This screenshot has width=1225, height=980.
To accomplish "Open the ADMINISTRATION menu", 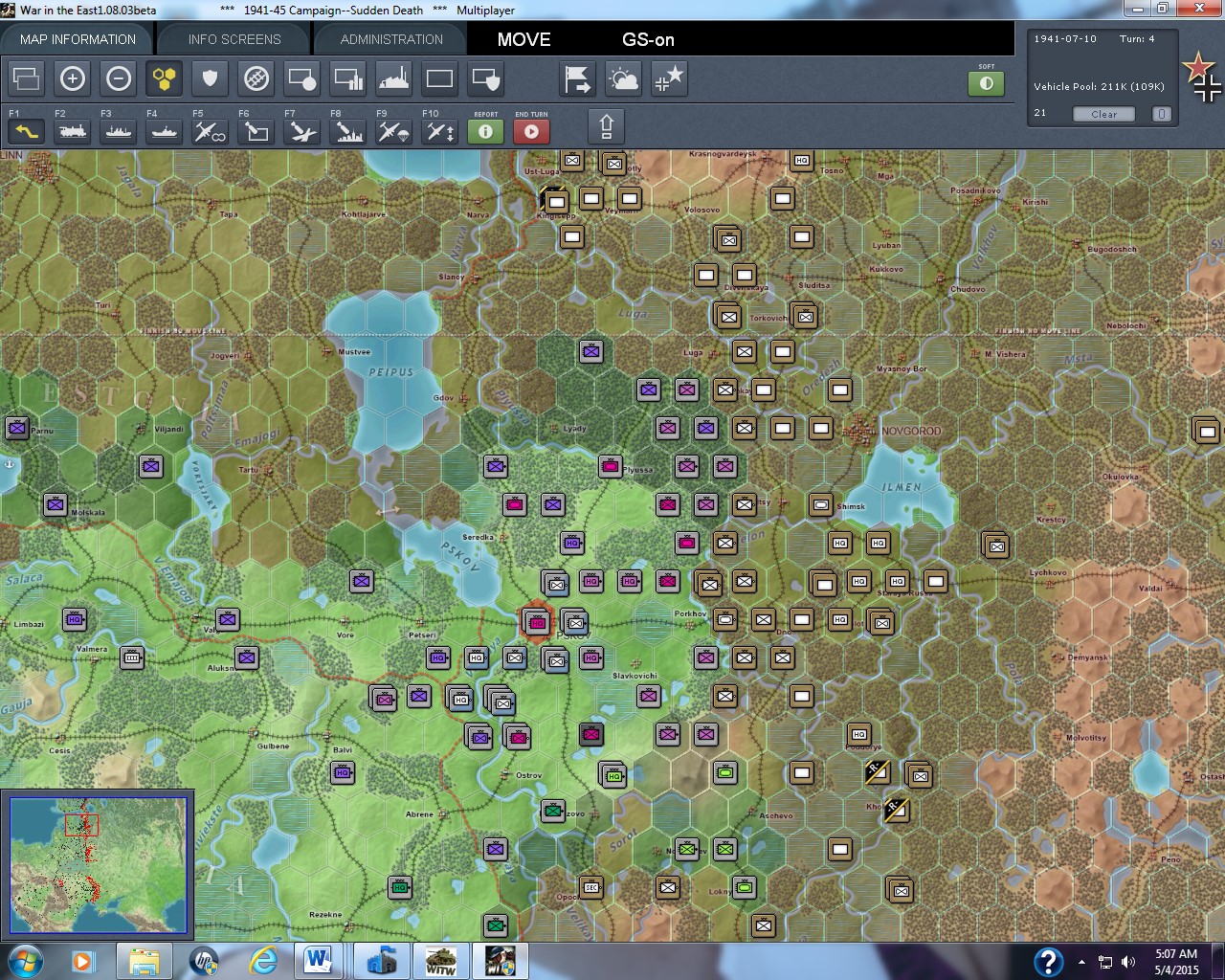I will click(x=390, y=39).
